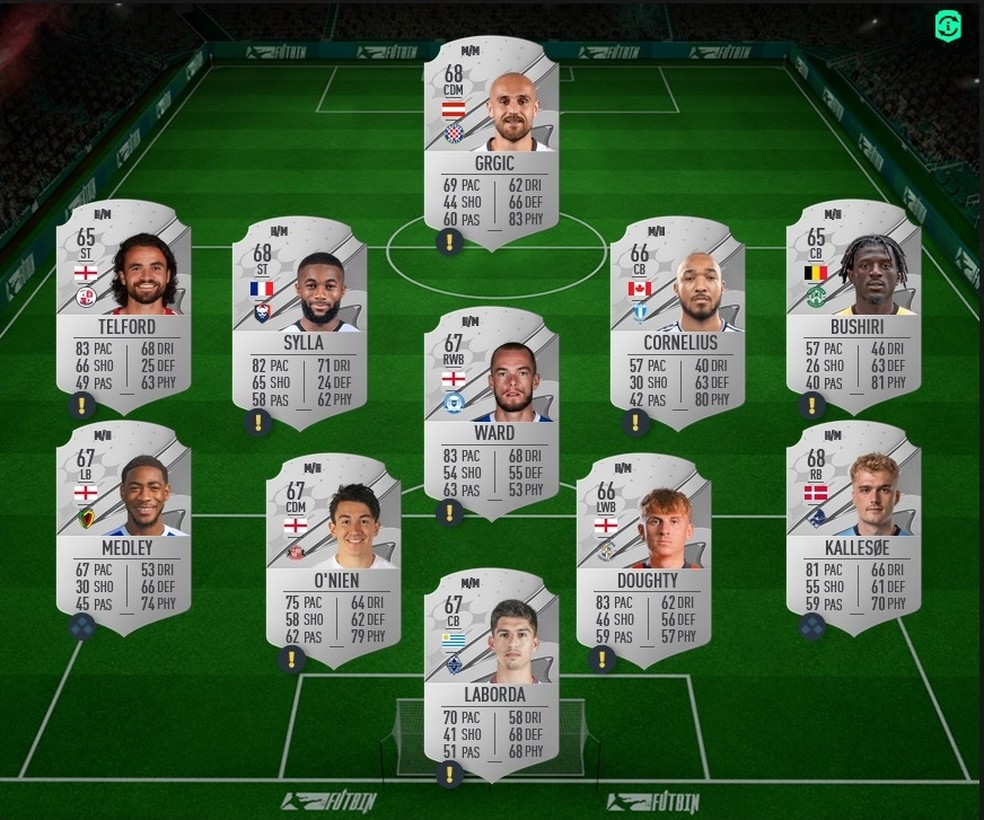Viewport: 984px width, 820px height.
Task: Choose Telford's striker card
Action: tap(124, 300)
